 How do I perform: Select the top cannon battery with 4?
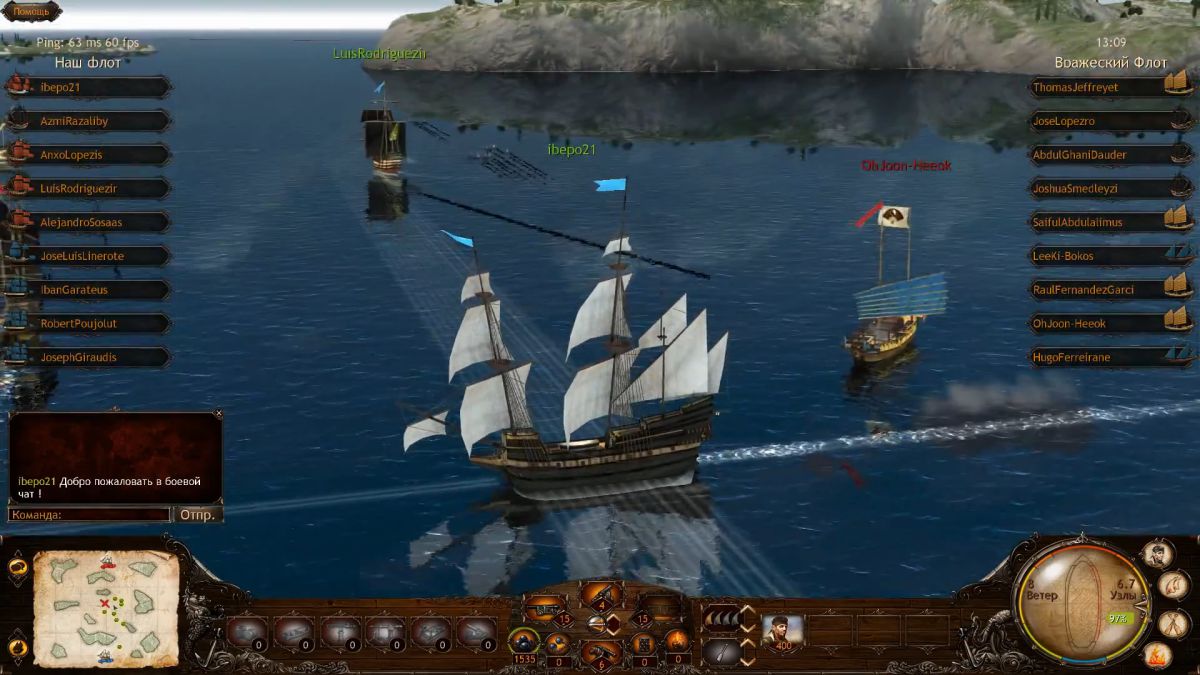(602, 596)
